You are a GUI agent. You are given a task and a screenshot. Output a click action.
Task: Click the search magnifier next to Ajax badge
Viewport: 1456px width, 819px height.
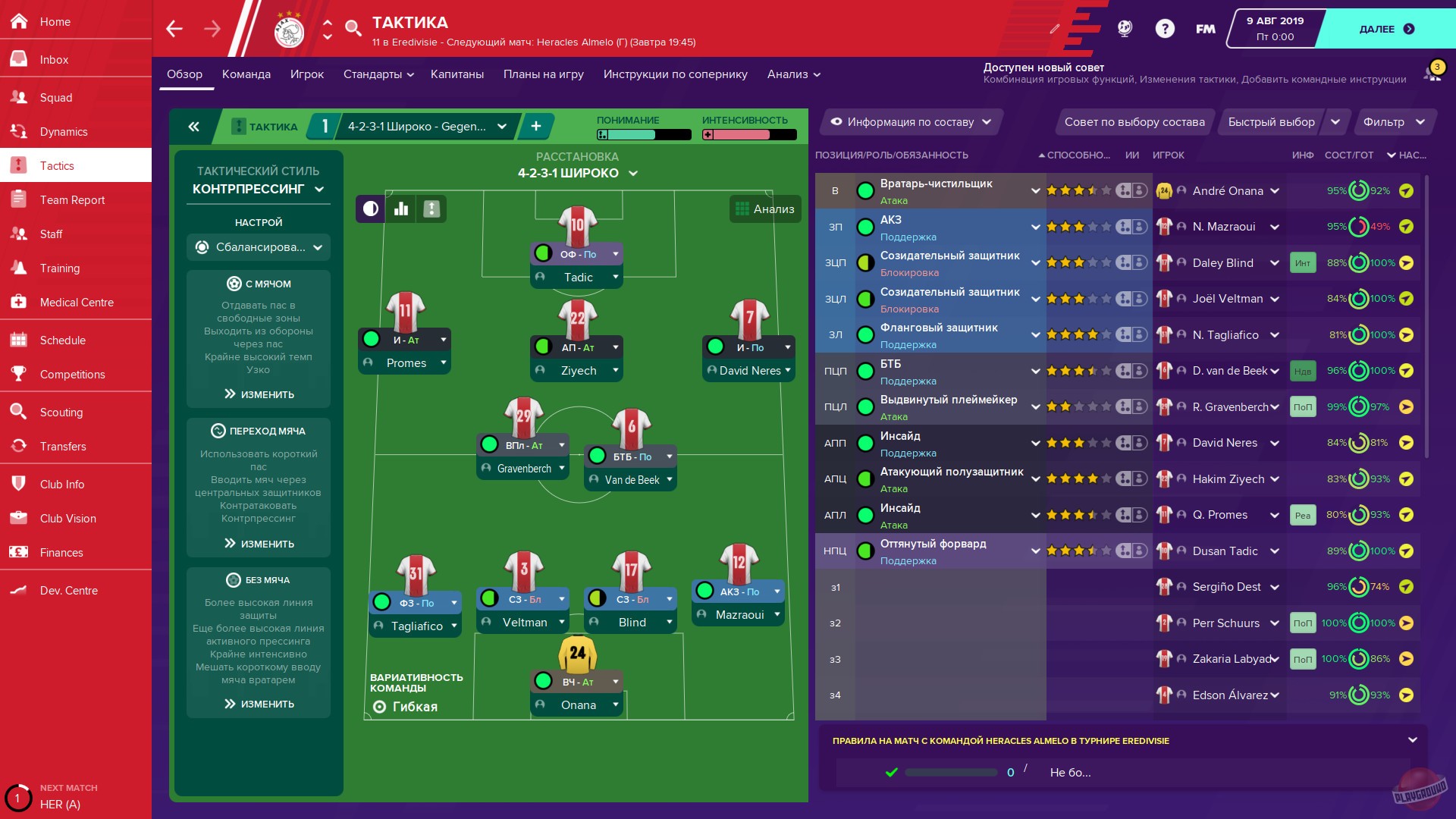352,29
